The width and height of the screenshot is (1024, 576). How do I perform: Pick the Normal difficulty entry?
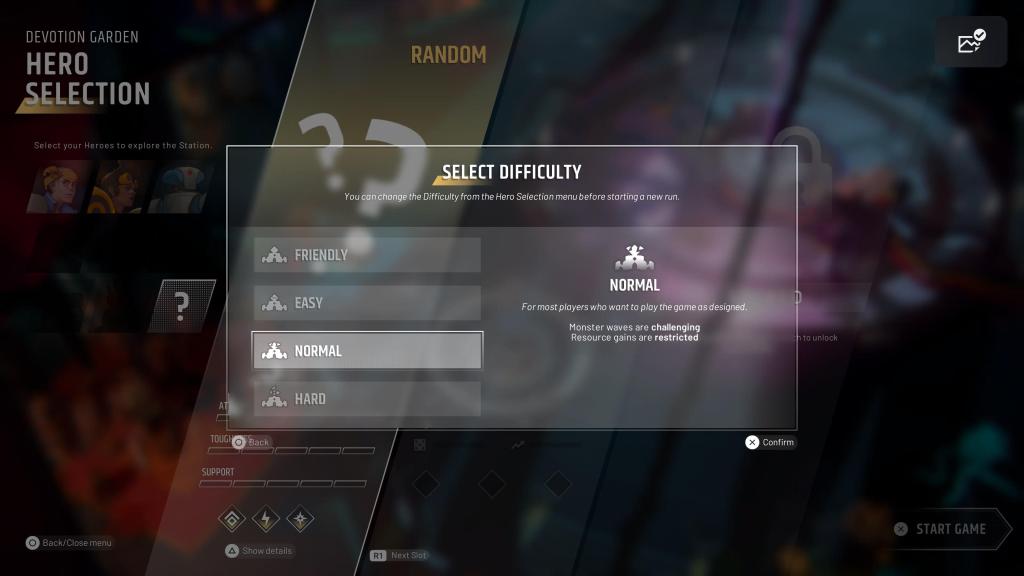click(x=367, y=351)
